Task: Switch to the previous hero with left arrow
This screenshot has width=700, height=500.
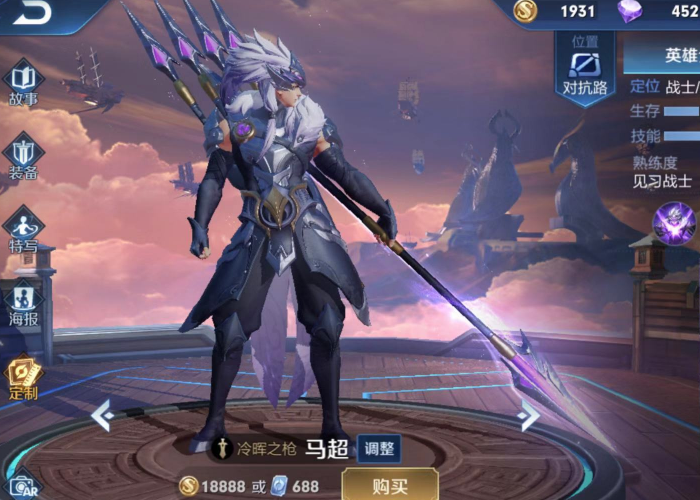Action: (x=101, y=414)
